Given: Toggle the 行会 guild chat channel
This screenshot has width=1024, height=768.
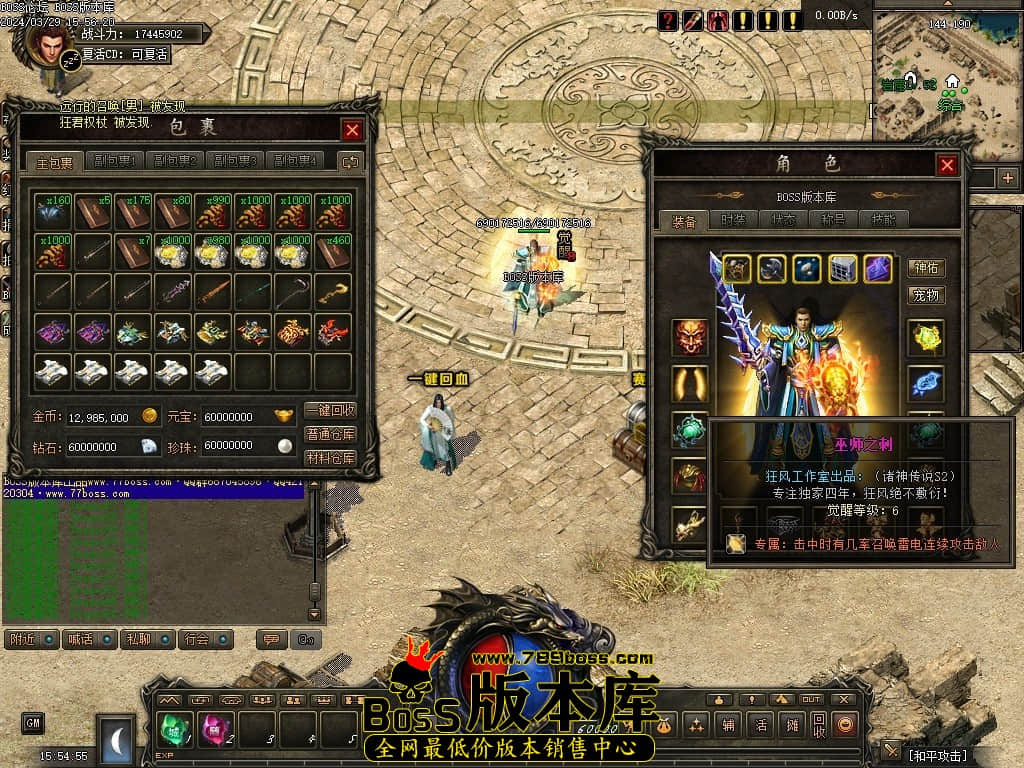Looking at the screenshot, I should (207, 639).
